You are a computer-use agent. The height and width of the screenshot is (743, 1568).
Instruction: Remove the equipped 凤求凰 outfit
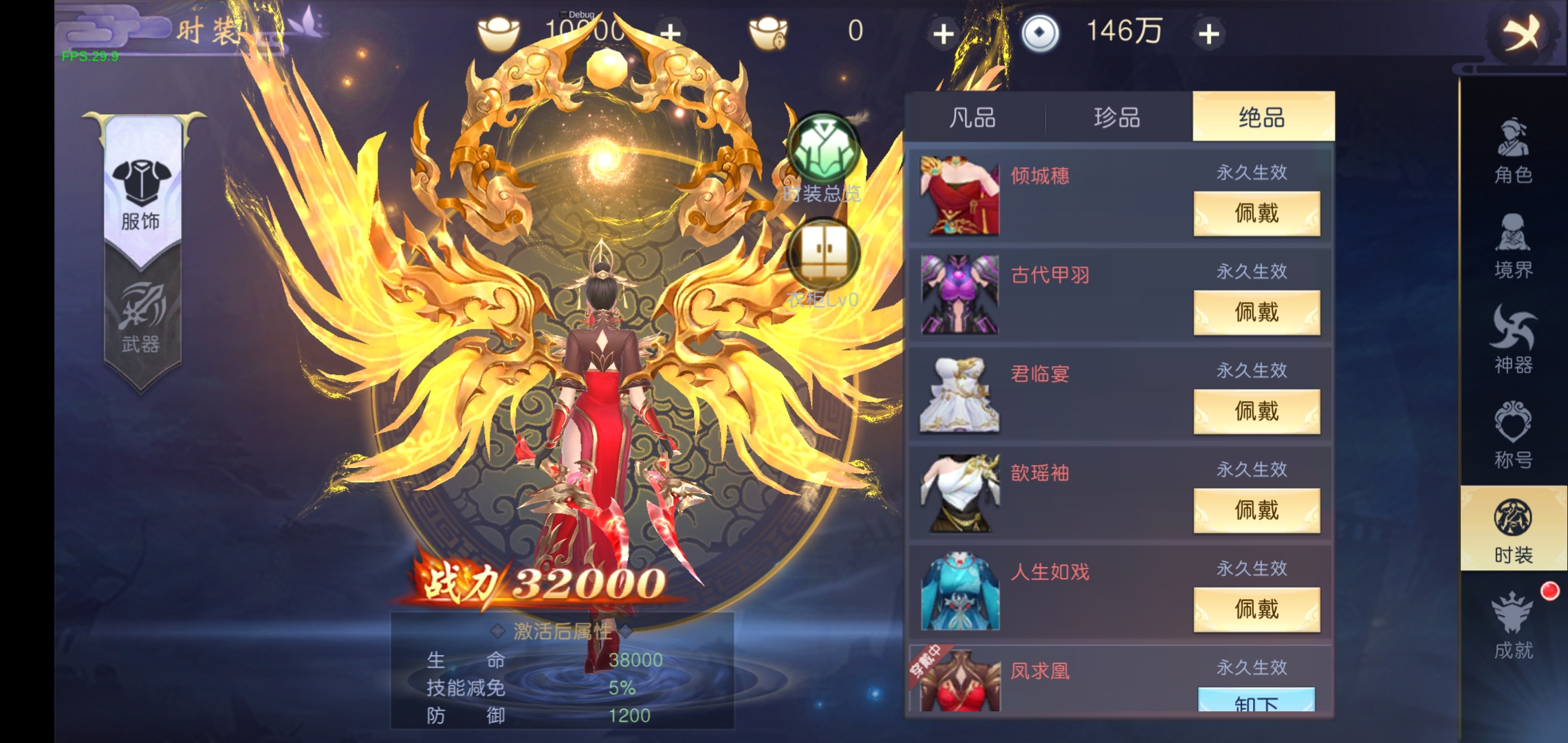pyautogui.click(x=1257, y=703)
